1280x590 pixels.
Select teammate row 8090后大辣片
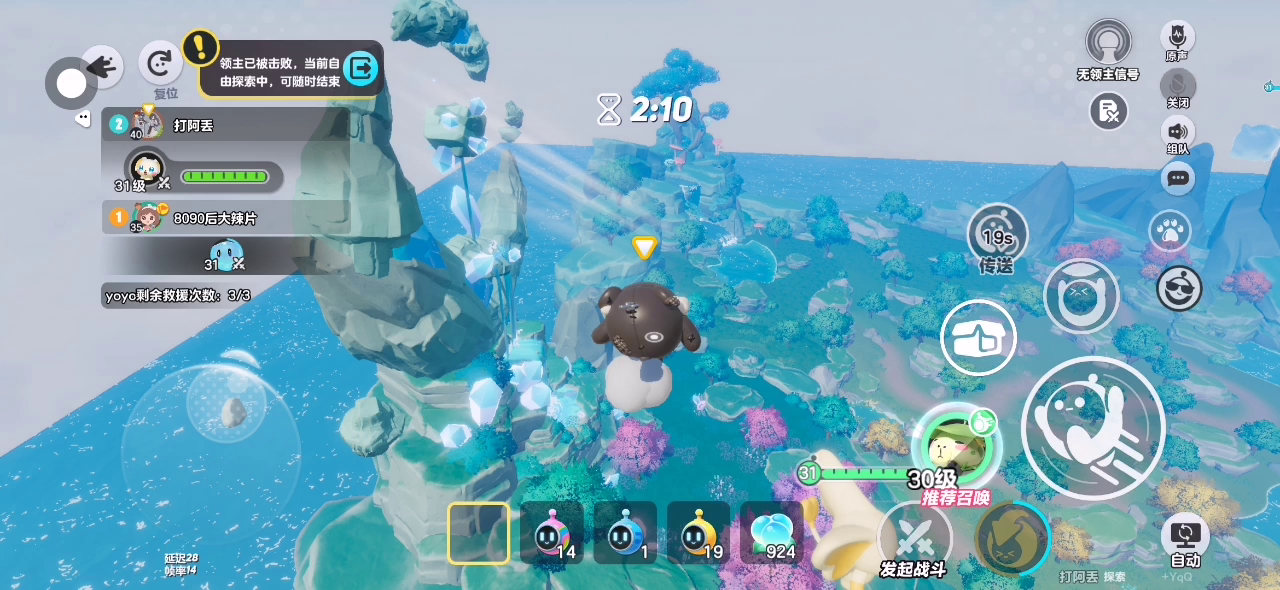225,217
